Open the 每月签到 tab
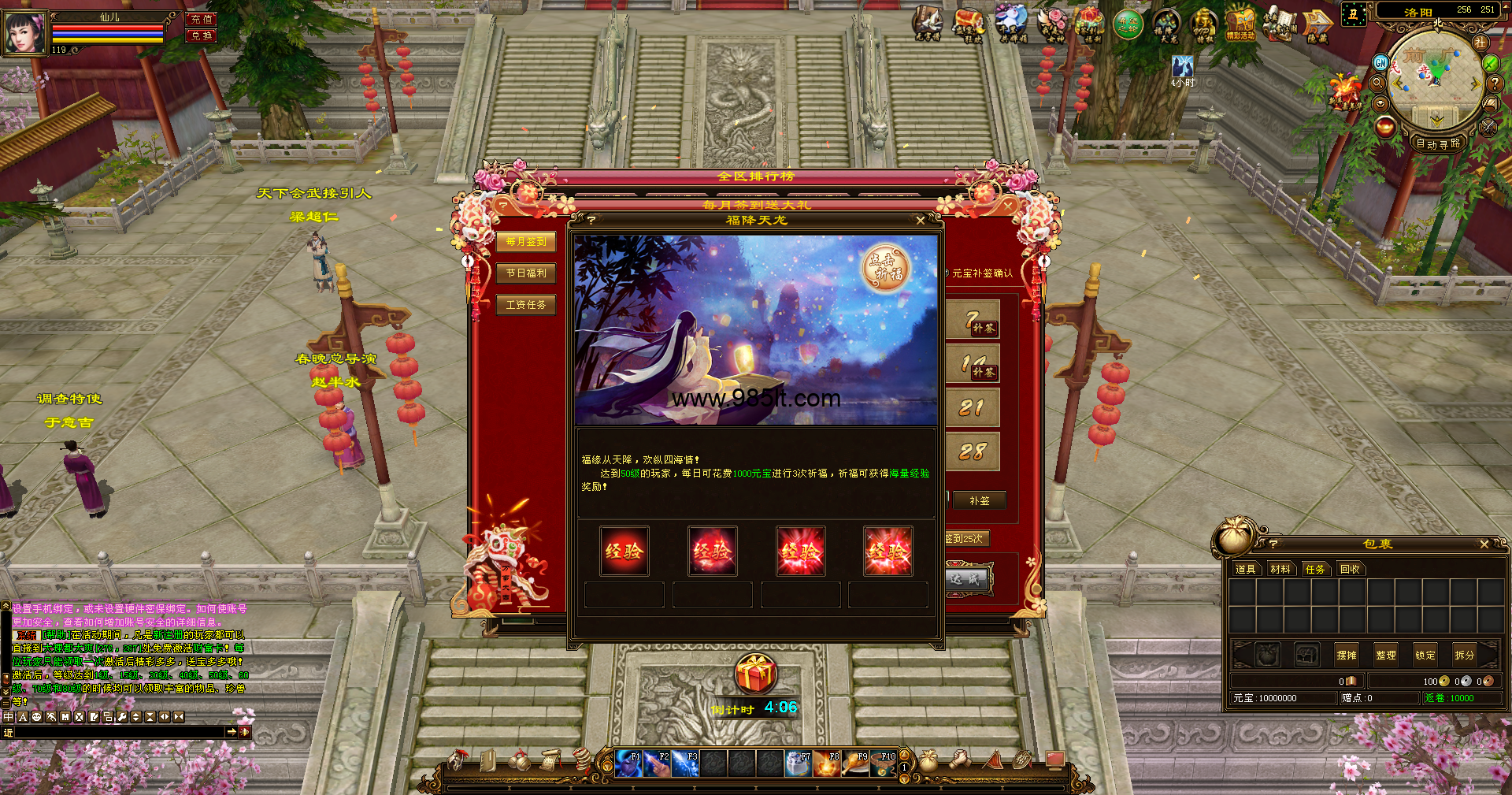This screenshot has height=795, width=1512. [x=526, y=242]
